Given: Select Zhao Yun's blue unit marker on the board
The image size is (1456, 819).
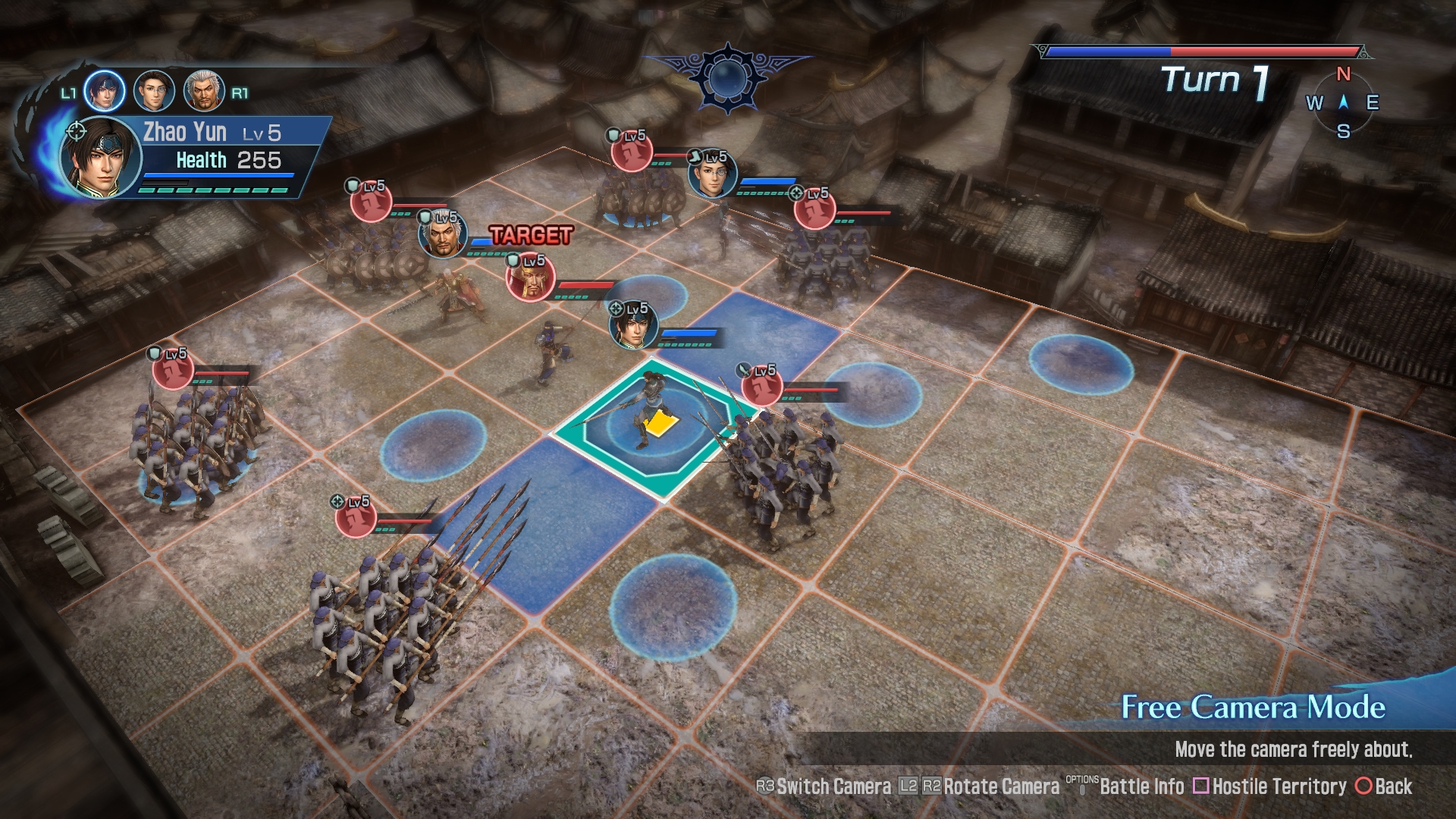Looking at the screenshot, I should pos(632,327).
